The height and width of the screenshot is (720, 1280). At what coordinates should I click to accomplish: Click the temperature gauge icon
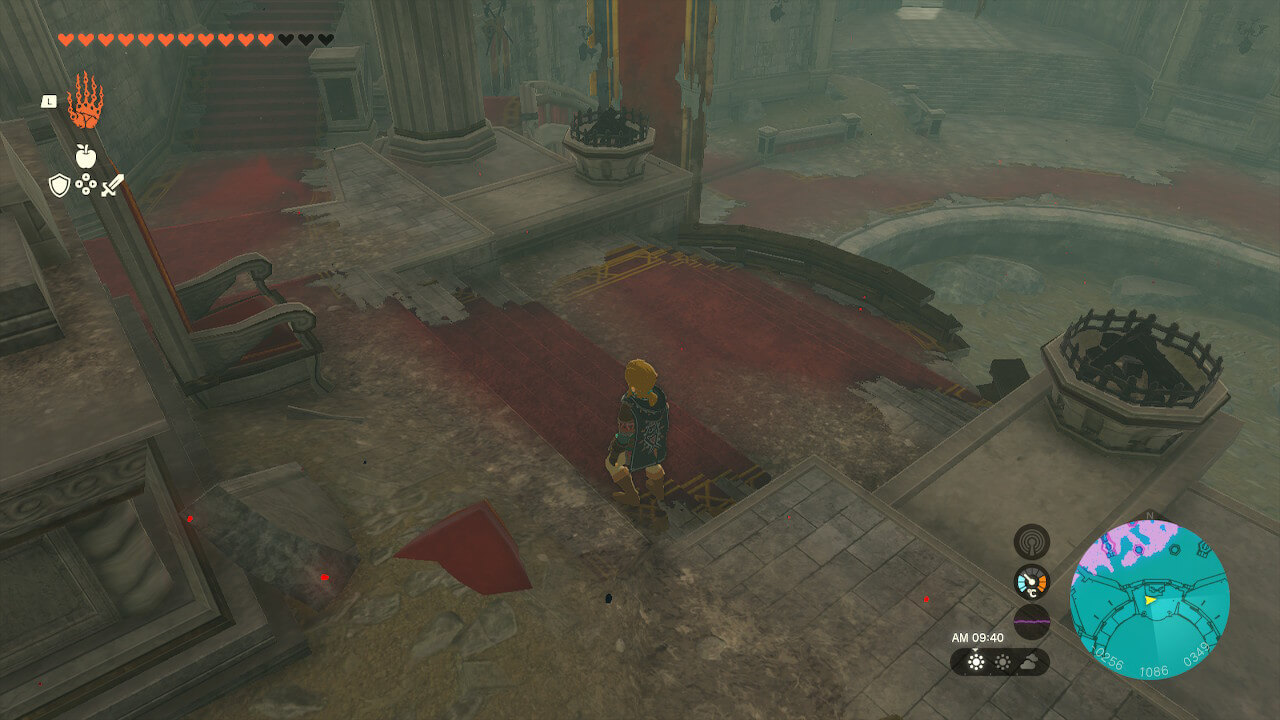pyautogui.click(x=1031, y=581)
